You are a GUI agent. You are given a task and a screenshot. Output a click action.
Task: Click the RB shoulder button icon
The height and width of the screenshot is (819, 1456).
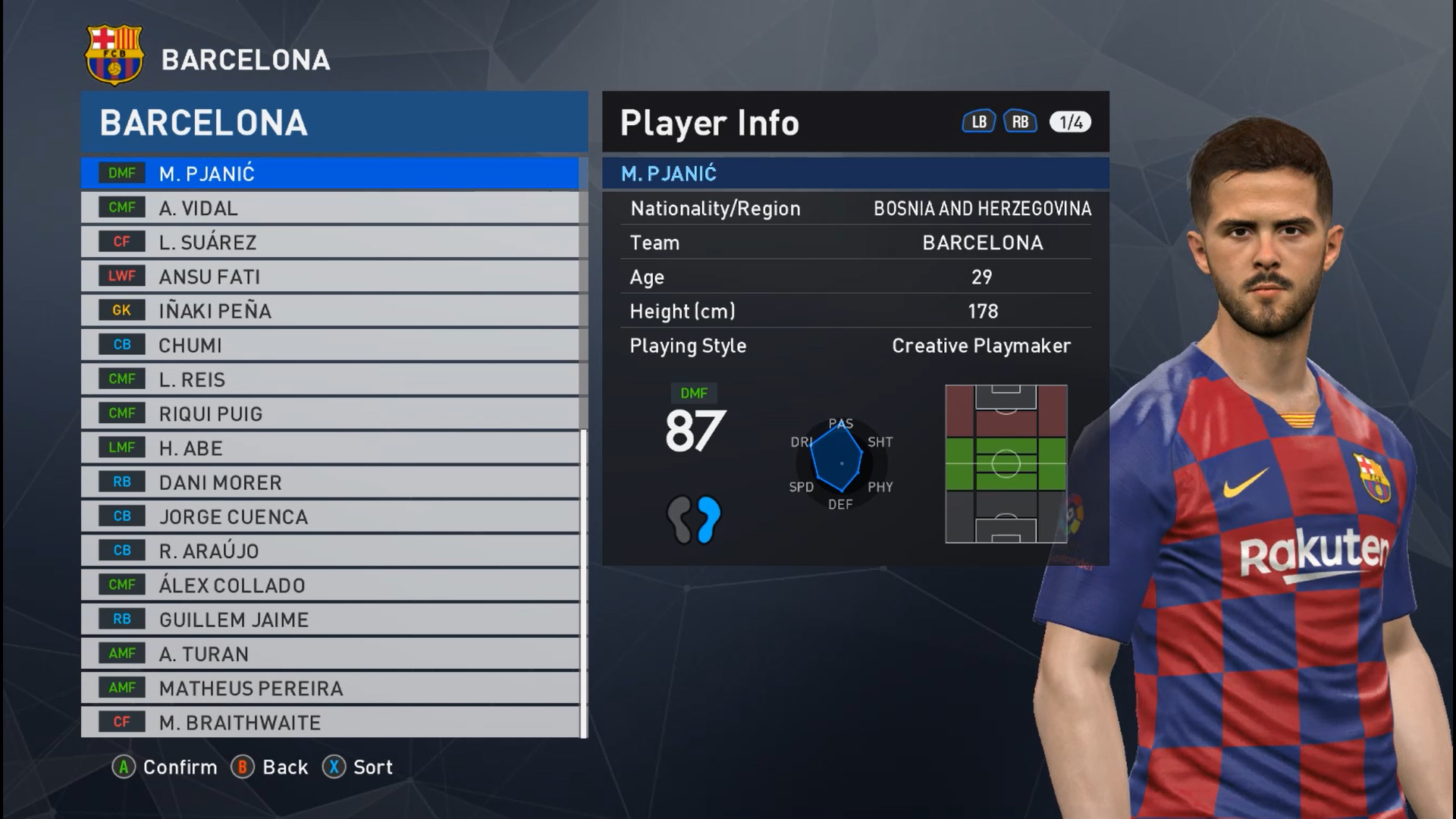pyautogui.click(x=1020, y=121)
